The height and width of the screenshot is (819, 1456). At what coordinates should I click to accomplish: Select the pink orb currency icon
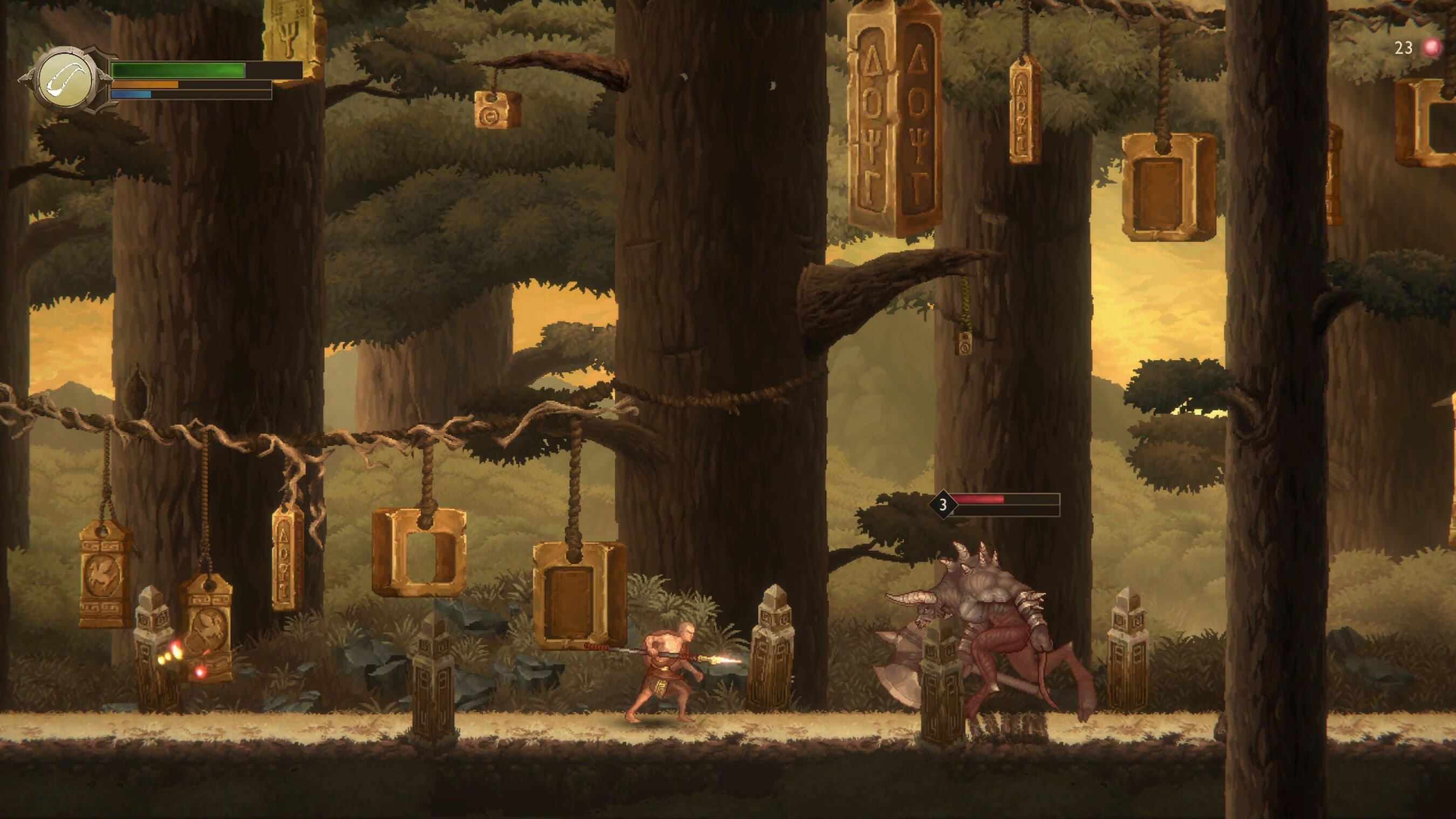(x=1432, y=47)
